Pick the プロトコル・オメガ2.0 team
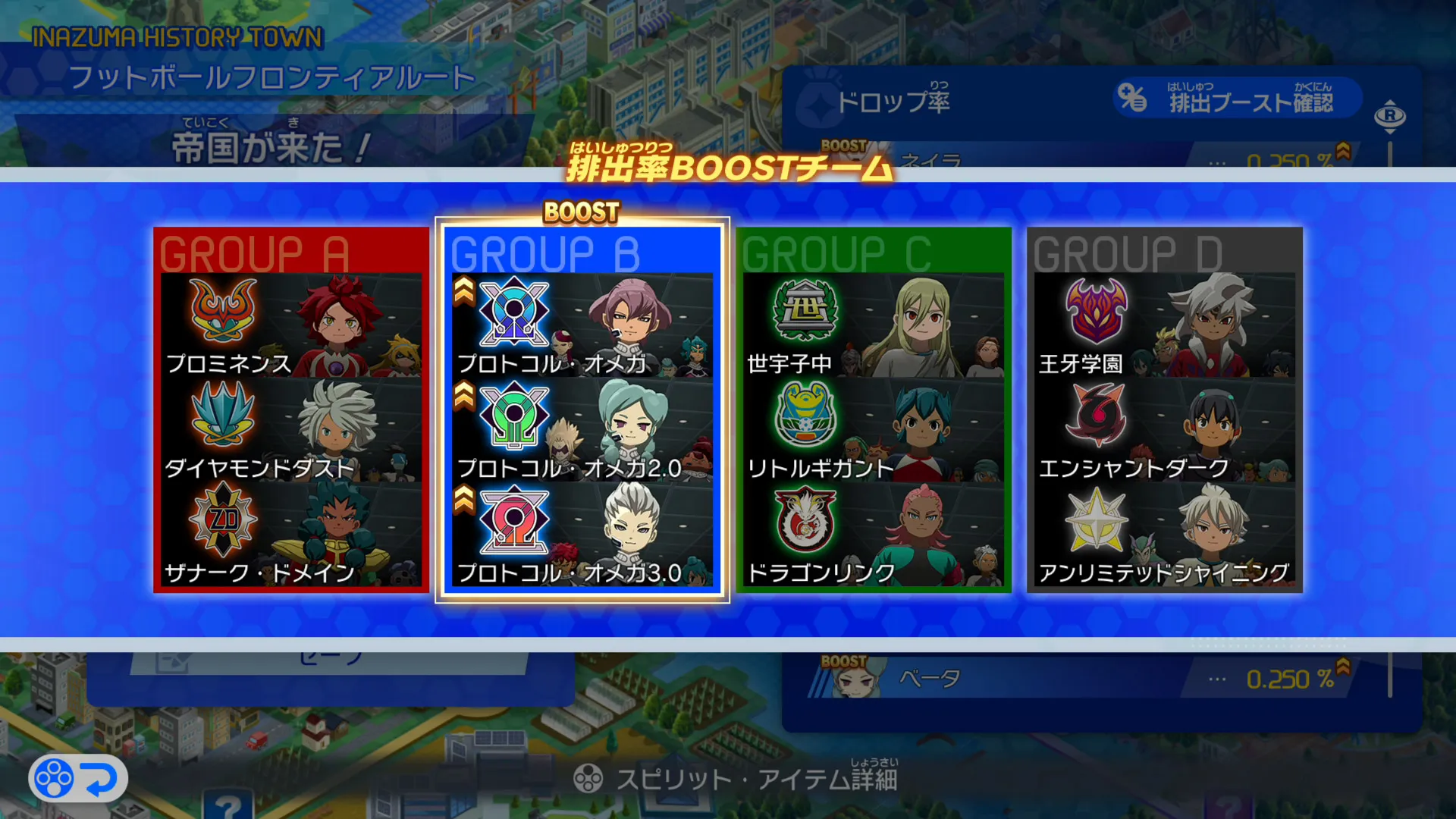Image resolution: width=1456 pixels, height=819 pixels. (582, 430)
